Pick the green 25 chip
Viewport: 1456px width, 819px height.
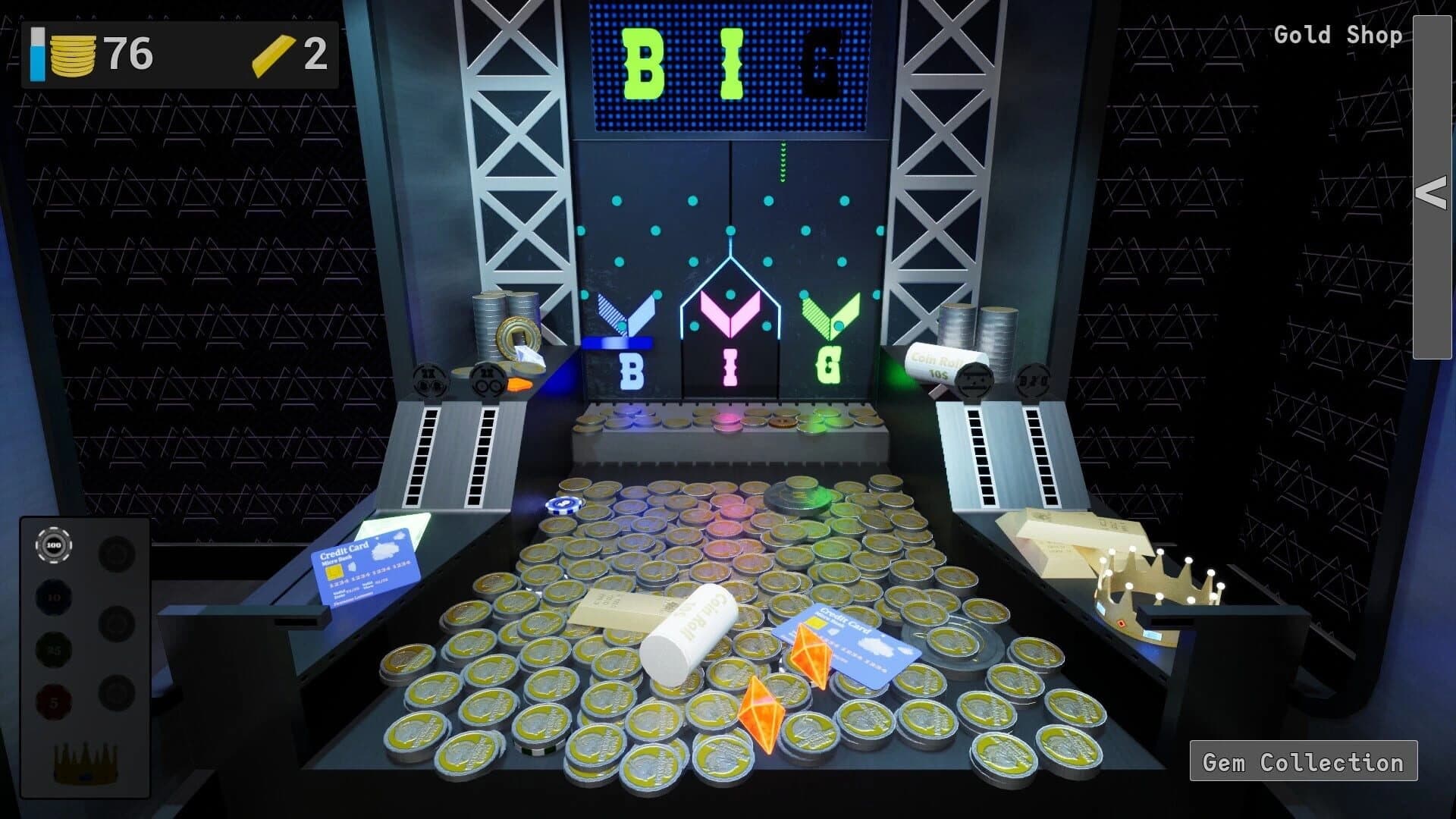click(53, 651)
